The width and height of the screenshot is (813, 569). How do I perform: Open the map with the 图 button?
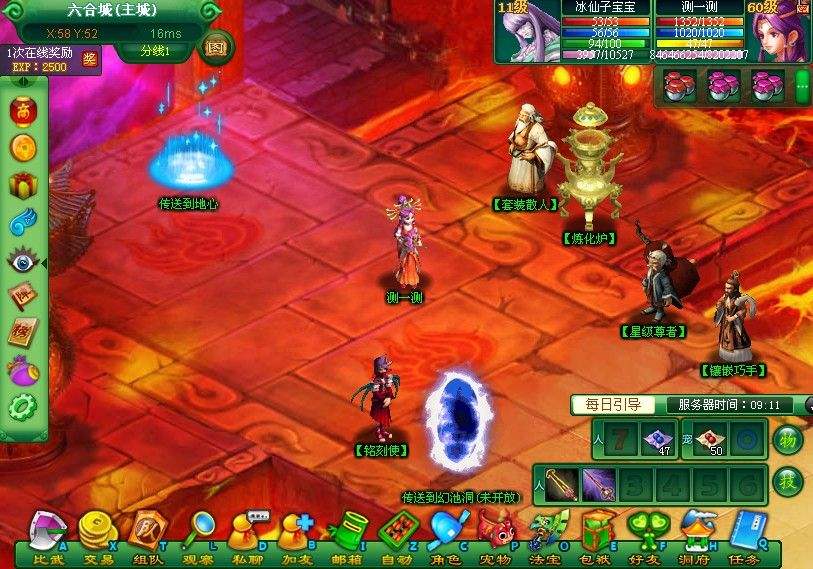tap(216, 46)
